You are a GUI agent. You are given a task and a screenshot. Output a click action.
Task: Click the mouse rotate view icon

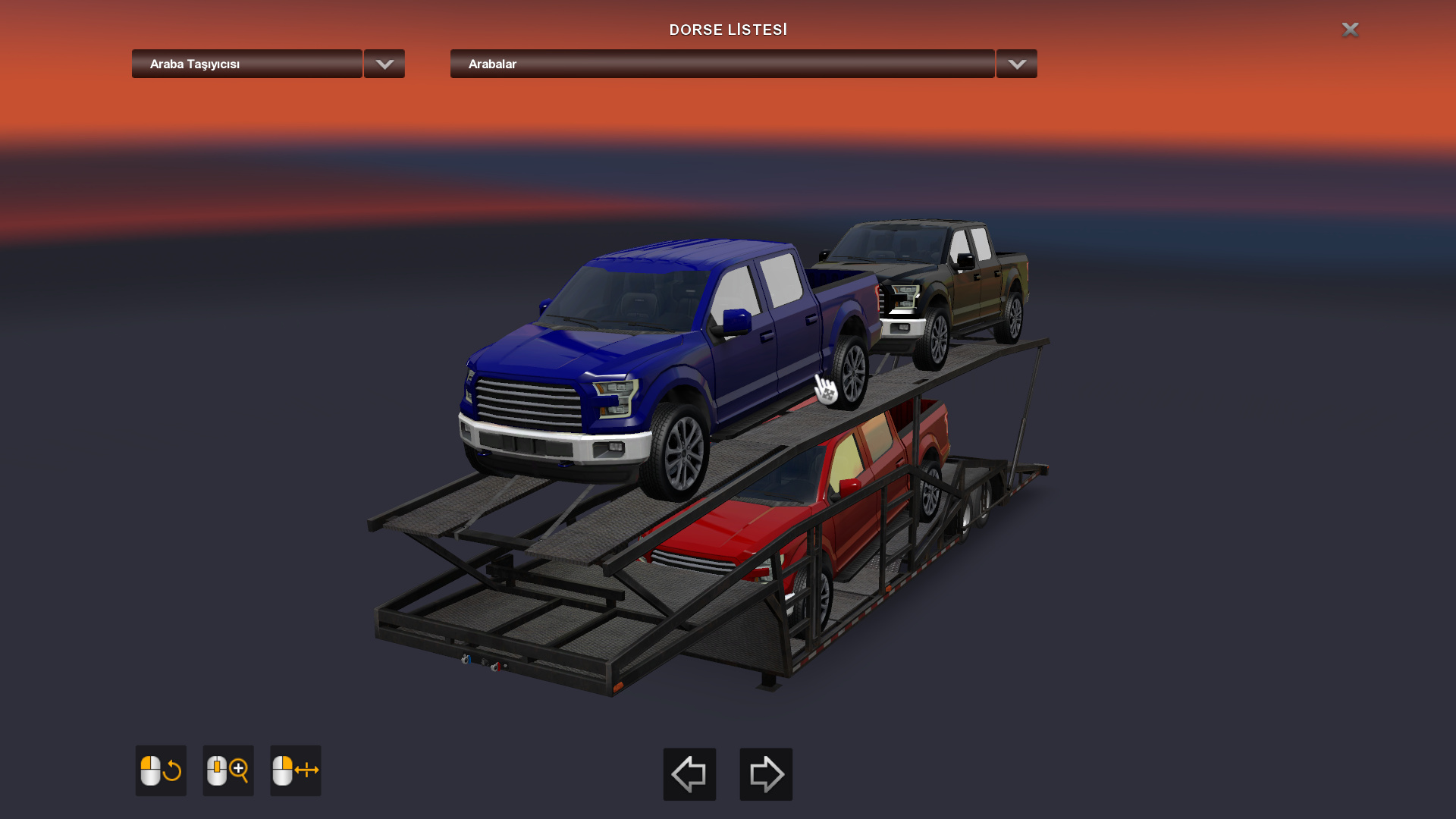coord(161,770)
